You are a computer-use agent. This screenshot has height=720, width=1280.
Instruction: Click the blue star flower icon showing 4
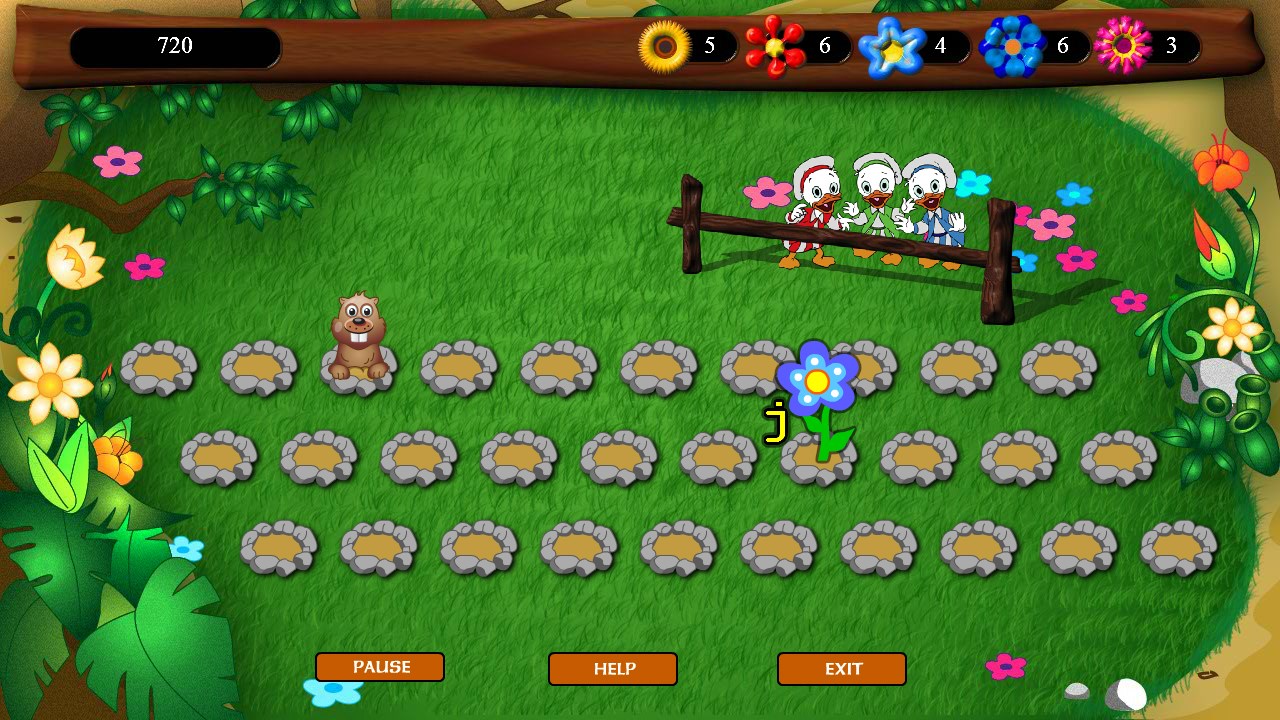pyautogui.click(x=893, y=45)
